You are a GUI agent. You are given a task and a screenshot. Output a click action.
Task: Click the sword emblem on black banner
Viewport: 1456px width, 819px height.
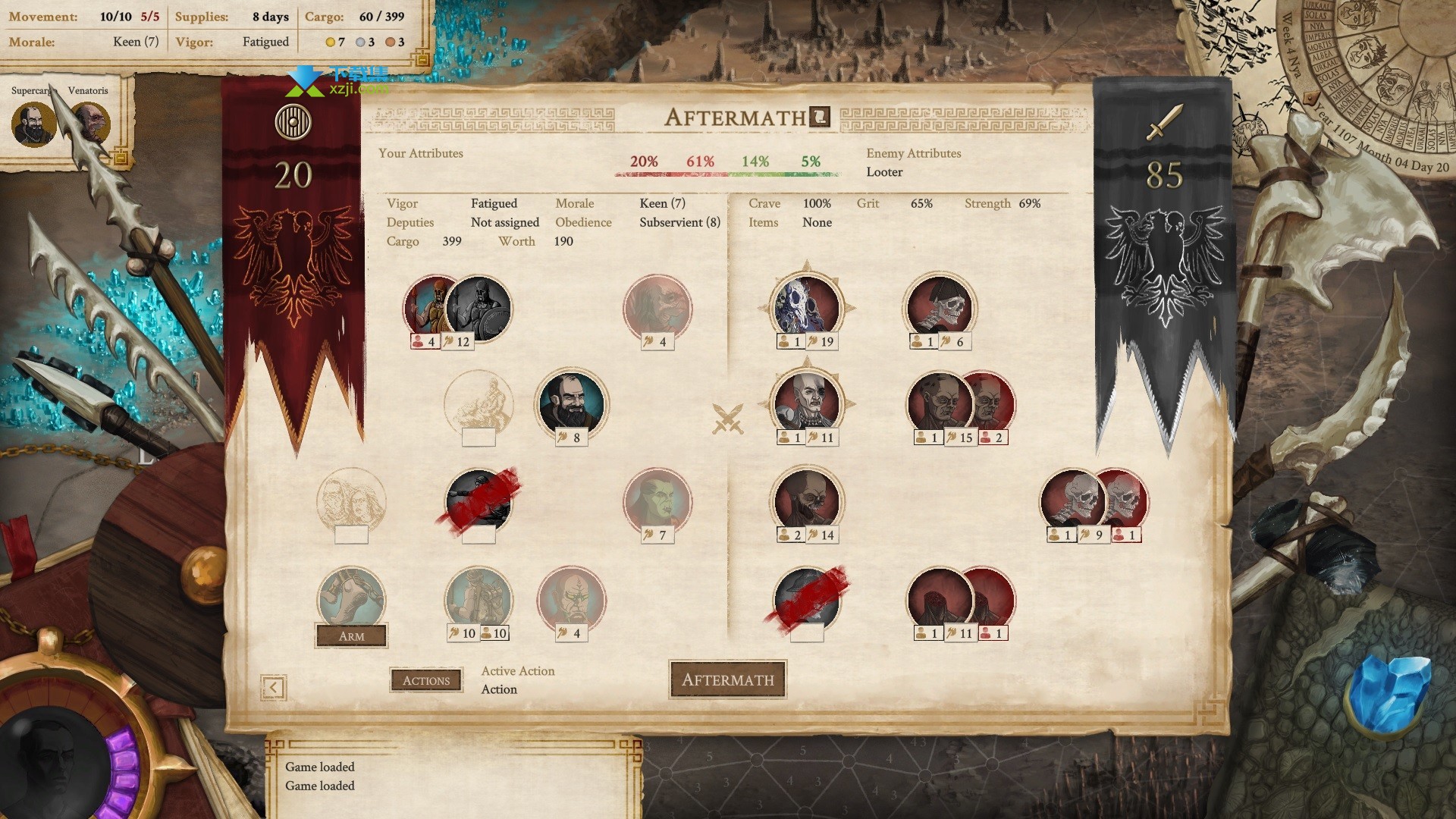(1164, 122)
